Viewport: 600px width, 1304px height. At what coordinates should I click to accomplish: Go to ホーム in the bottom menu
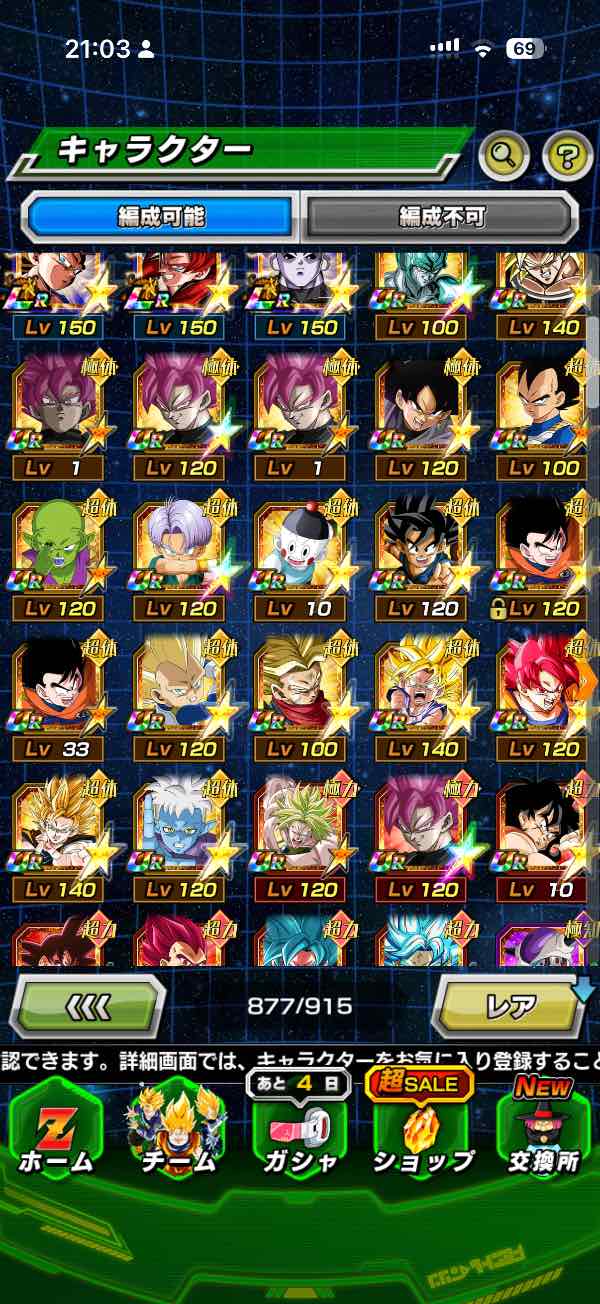(56, 1130)
